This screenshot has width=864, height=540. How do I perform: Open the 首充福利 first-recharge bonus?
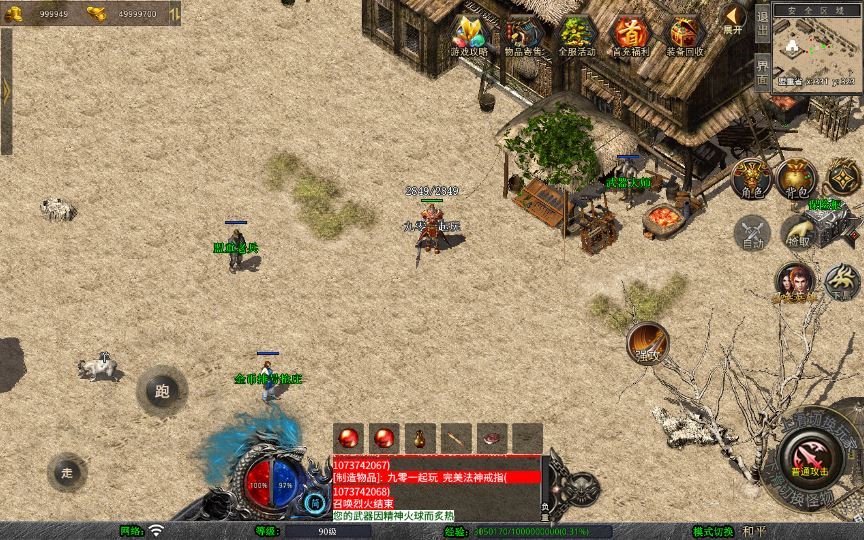pos(630,36)
